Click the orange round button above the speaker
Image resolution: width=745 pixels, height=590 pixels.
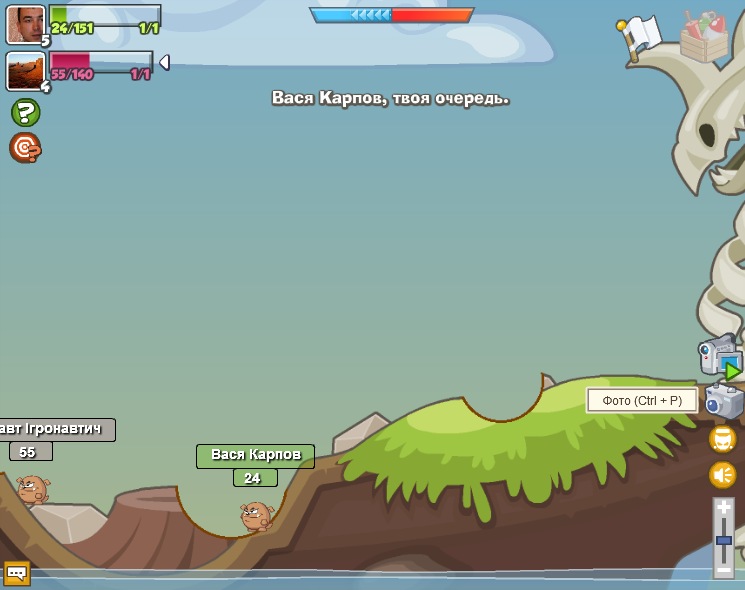click(723, 439)
